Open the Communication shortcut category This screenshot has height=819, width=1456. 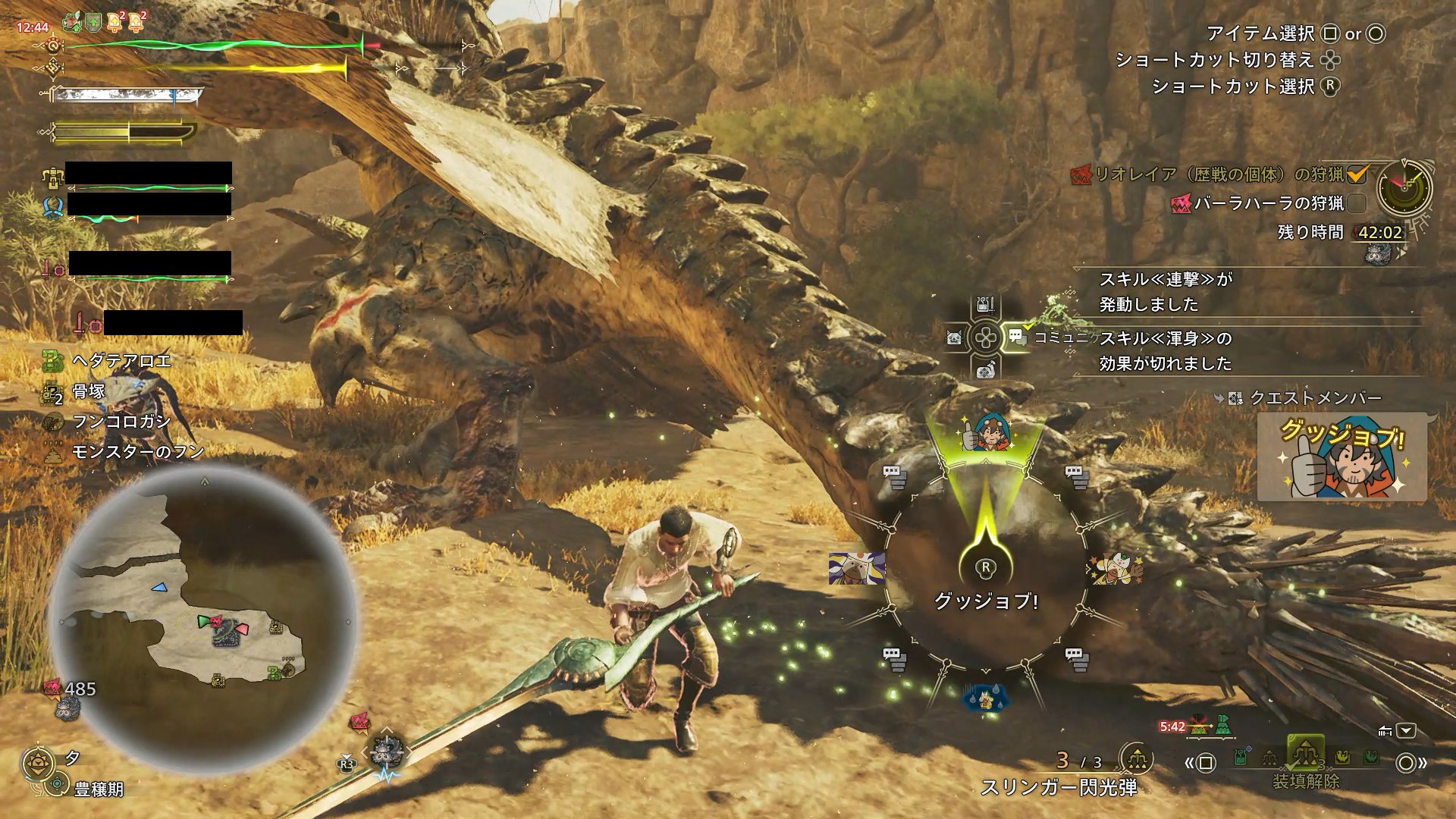point(1016,337)
